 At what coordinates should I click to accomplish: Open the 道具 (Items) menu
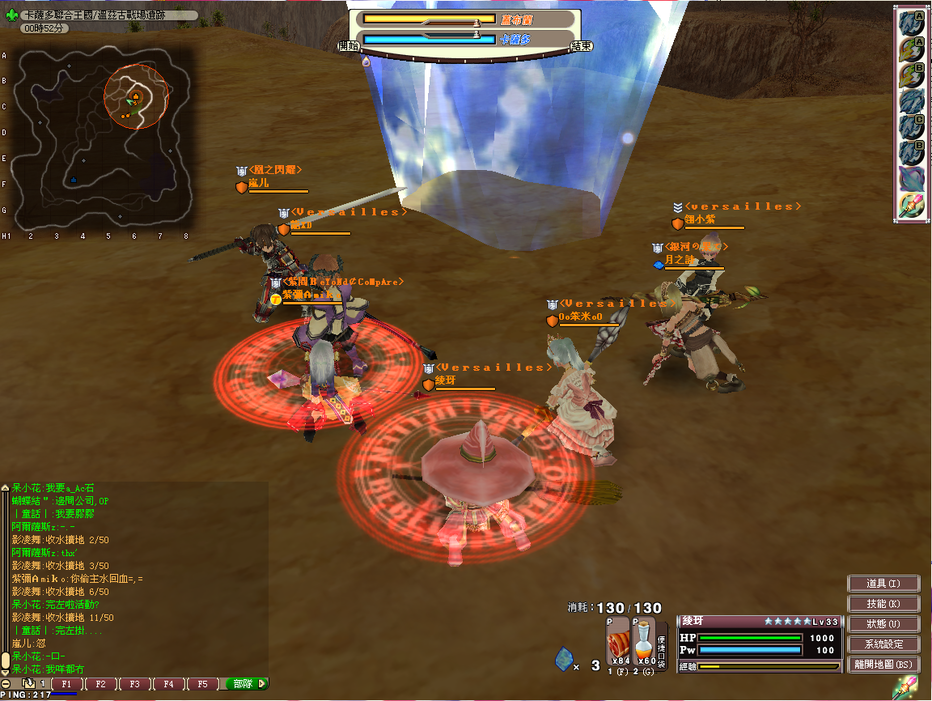883,584
